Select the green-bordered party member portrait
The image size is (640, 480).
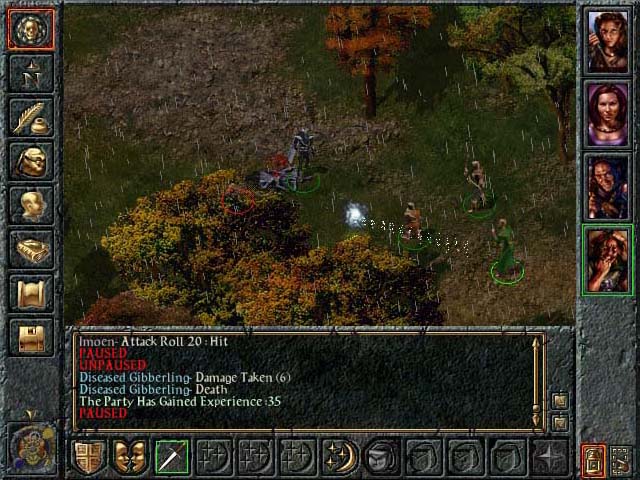(x=607, y=259)
